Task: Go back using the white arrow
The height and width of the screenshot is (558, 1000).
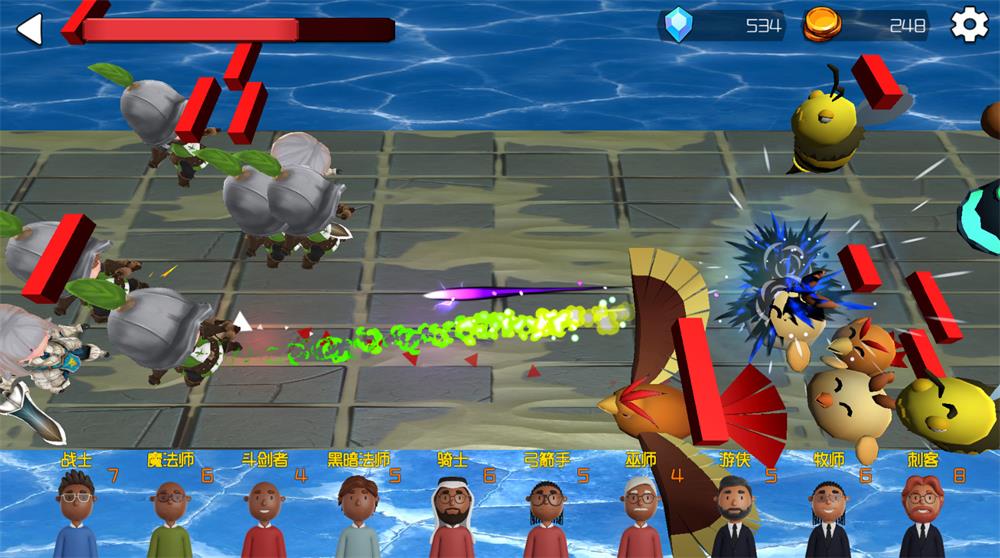Action: tap(30, 29)
